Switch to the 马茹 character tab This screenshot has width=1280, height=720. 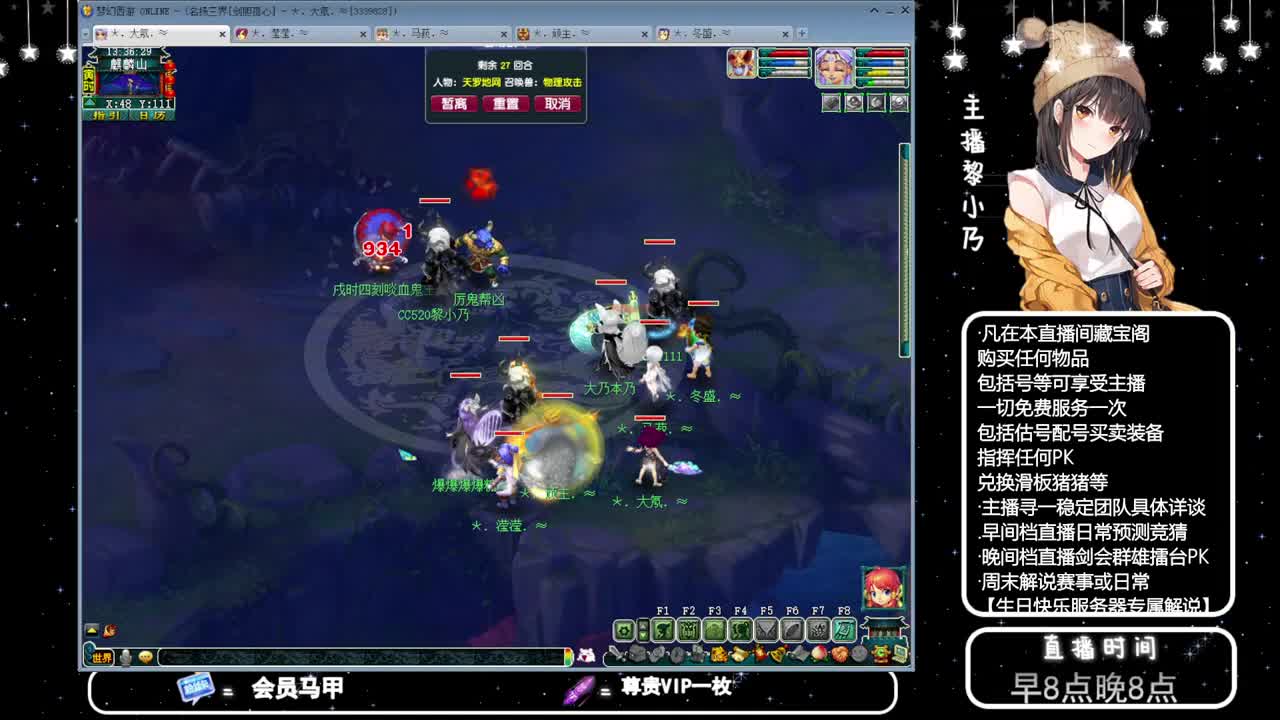point(420,33)
